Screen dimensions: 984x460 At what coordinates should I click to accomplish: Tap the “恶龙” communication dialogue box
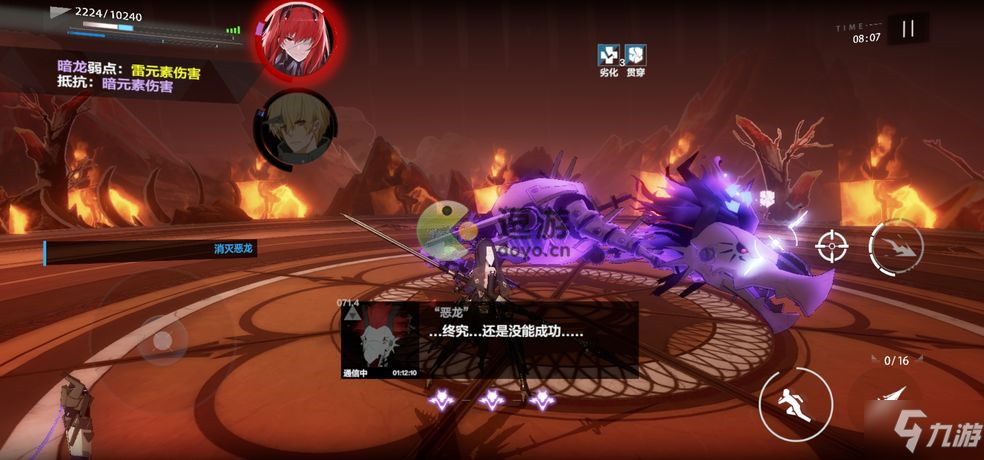tap(490, 340)
